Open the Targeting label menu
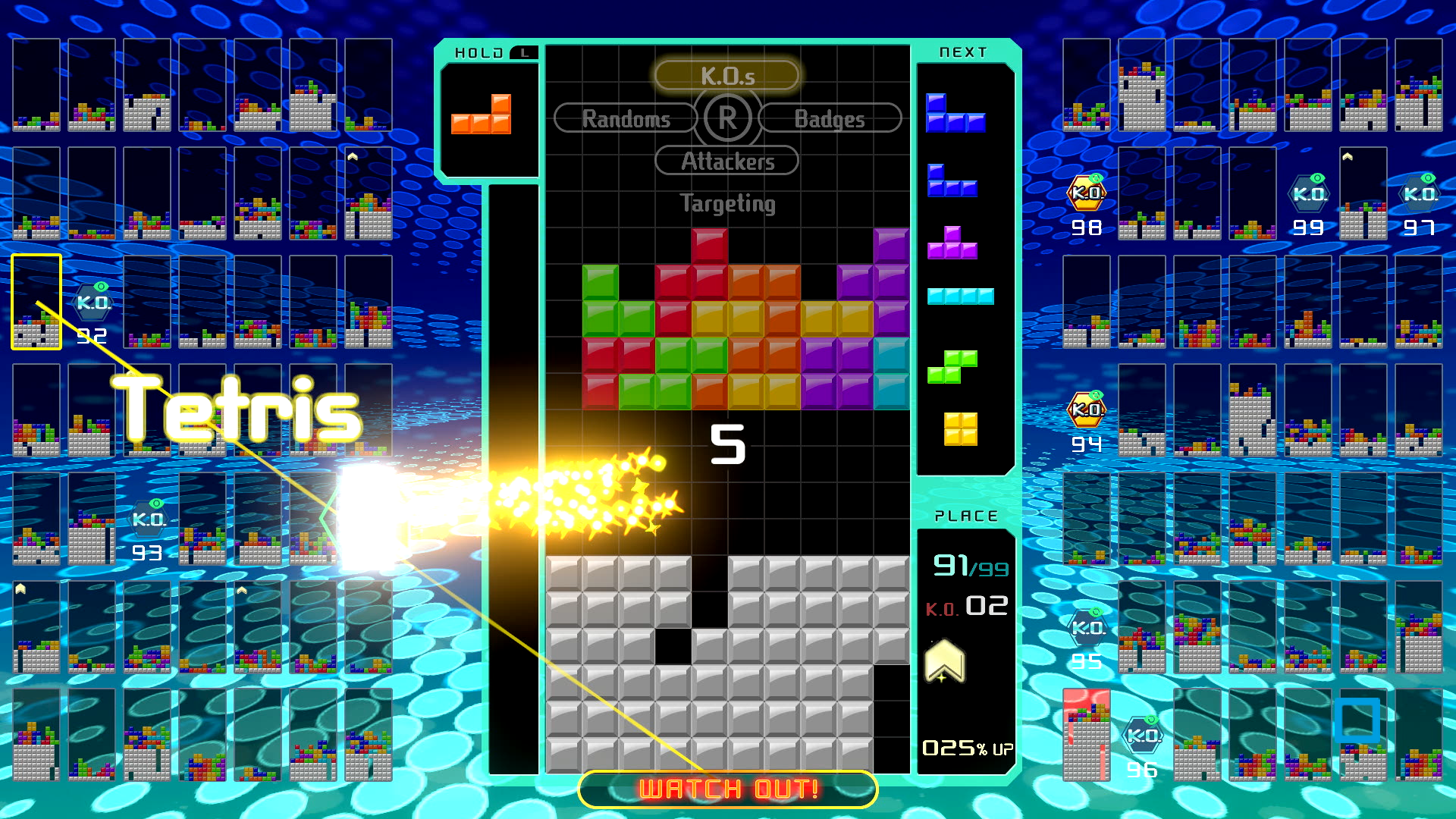 pyautogui.click(x=726, y=203)
